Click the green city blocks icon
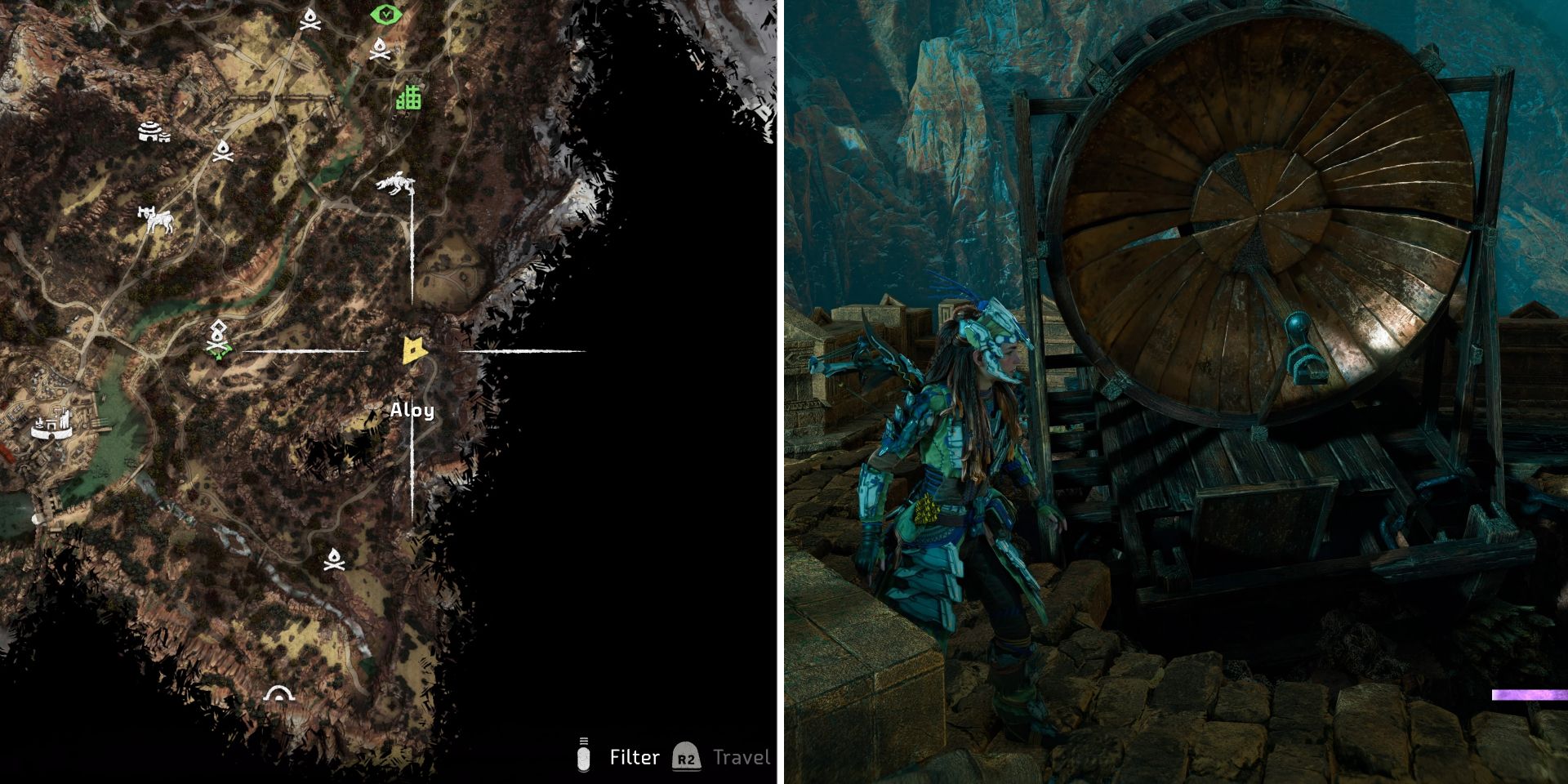 (408, 98)
